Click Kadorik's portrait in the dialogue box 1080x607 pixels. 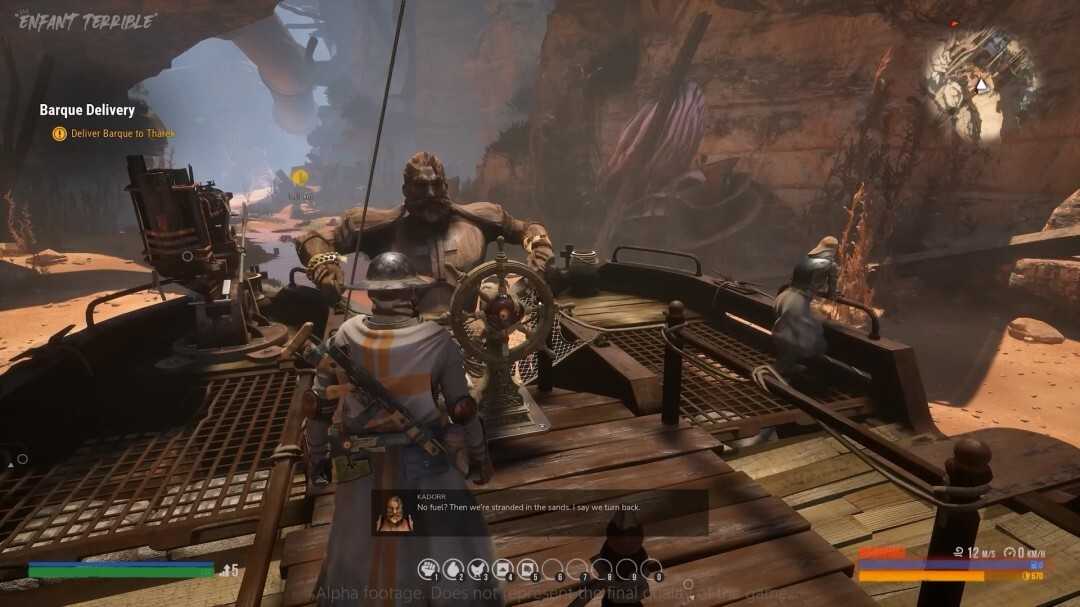[394, 512]
